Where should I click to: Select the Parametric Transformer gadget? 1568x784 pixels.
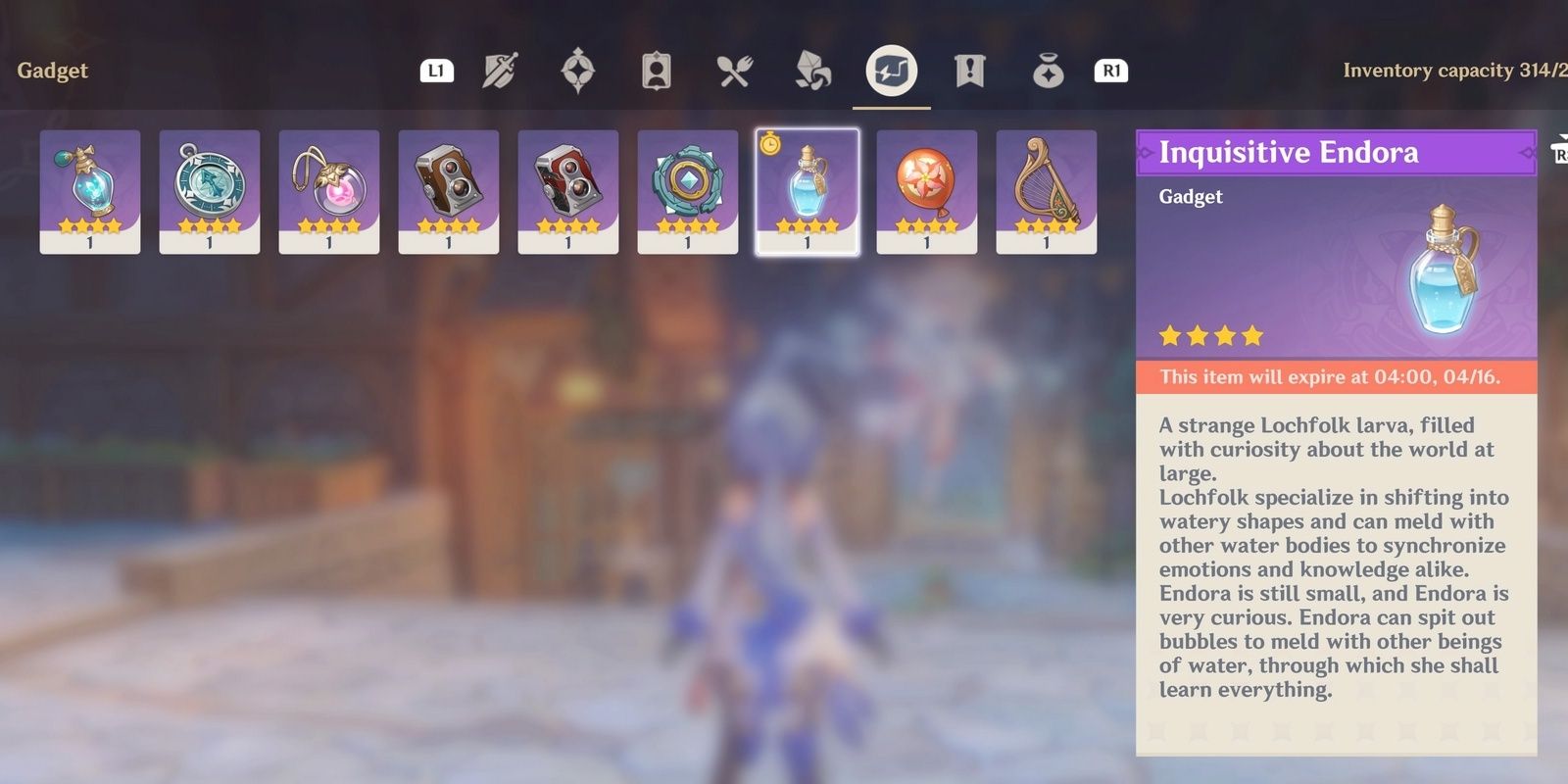coord(688,186)
